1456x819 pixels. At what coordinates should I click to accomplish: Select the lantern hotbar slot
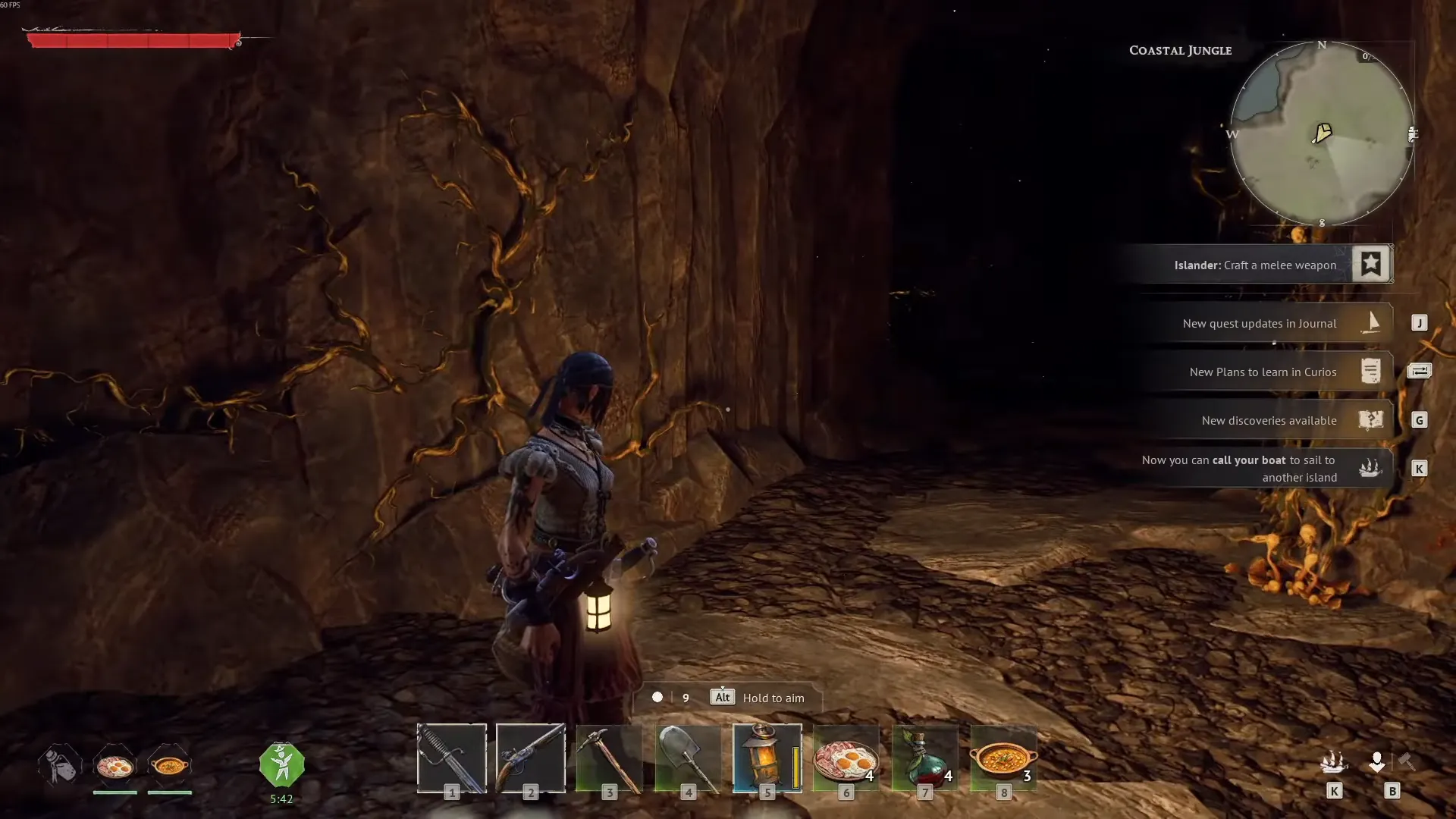[767, 758]
